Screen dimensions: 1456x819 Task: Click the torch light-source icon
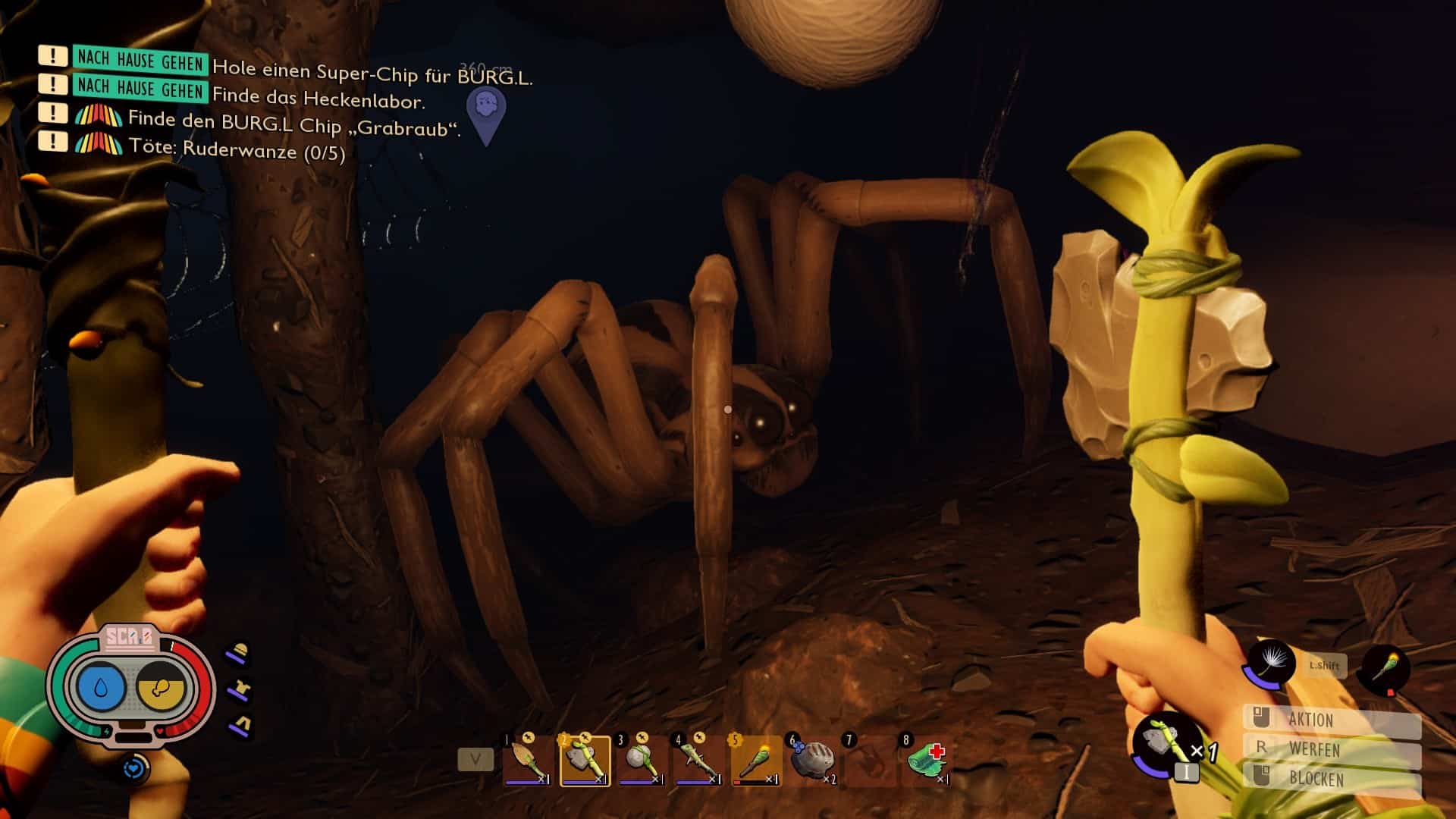[x=1385, y=667]
